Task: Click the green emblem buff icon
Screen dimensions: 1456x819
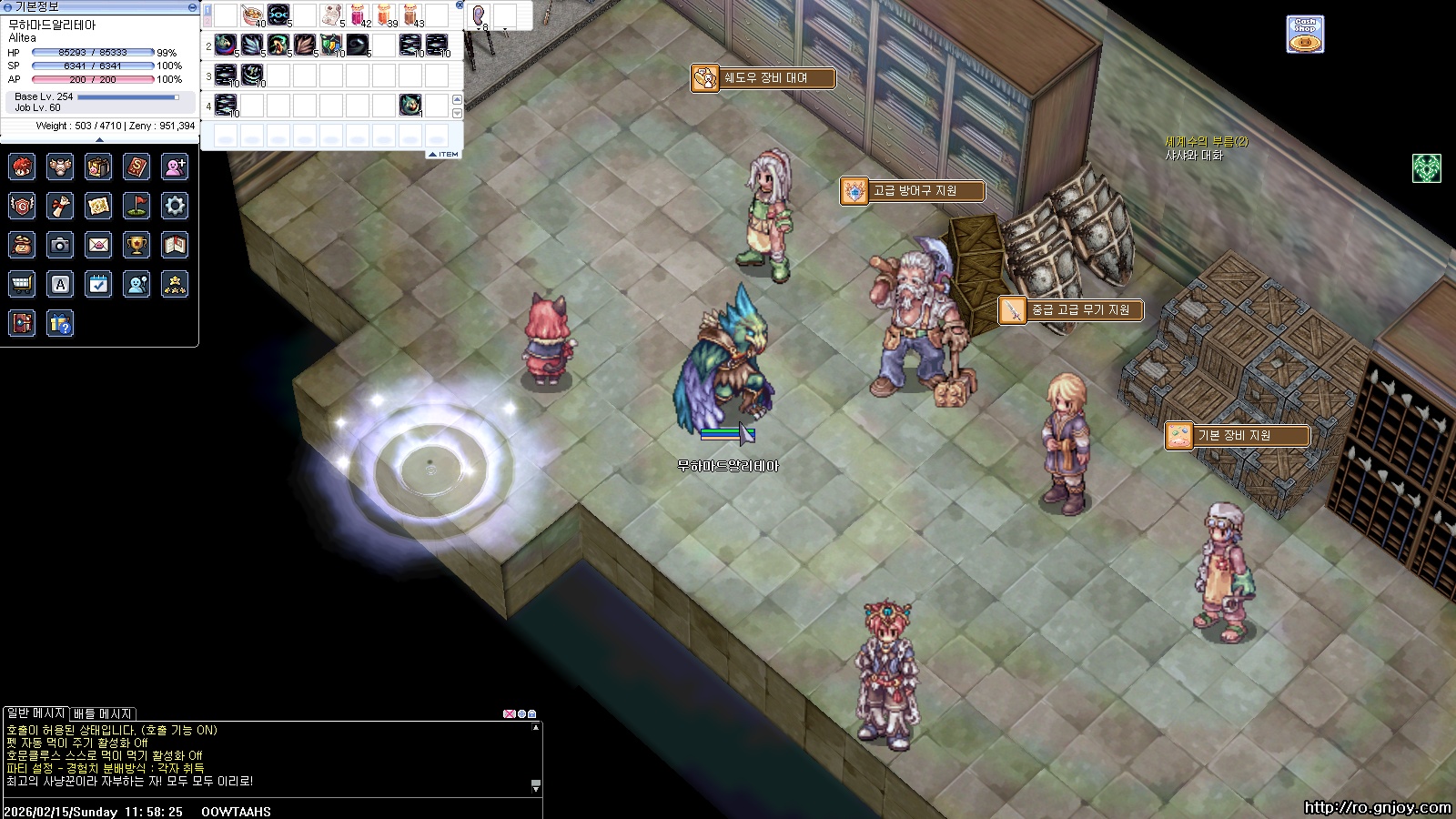Action: coord(1426,168)
